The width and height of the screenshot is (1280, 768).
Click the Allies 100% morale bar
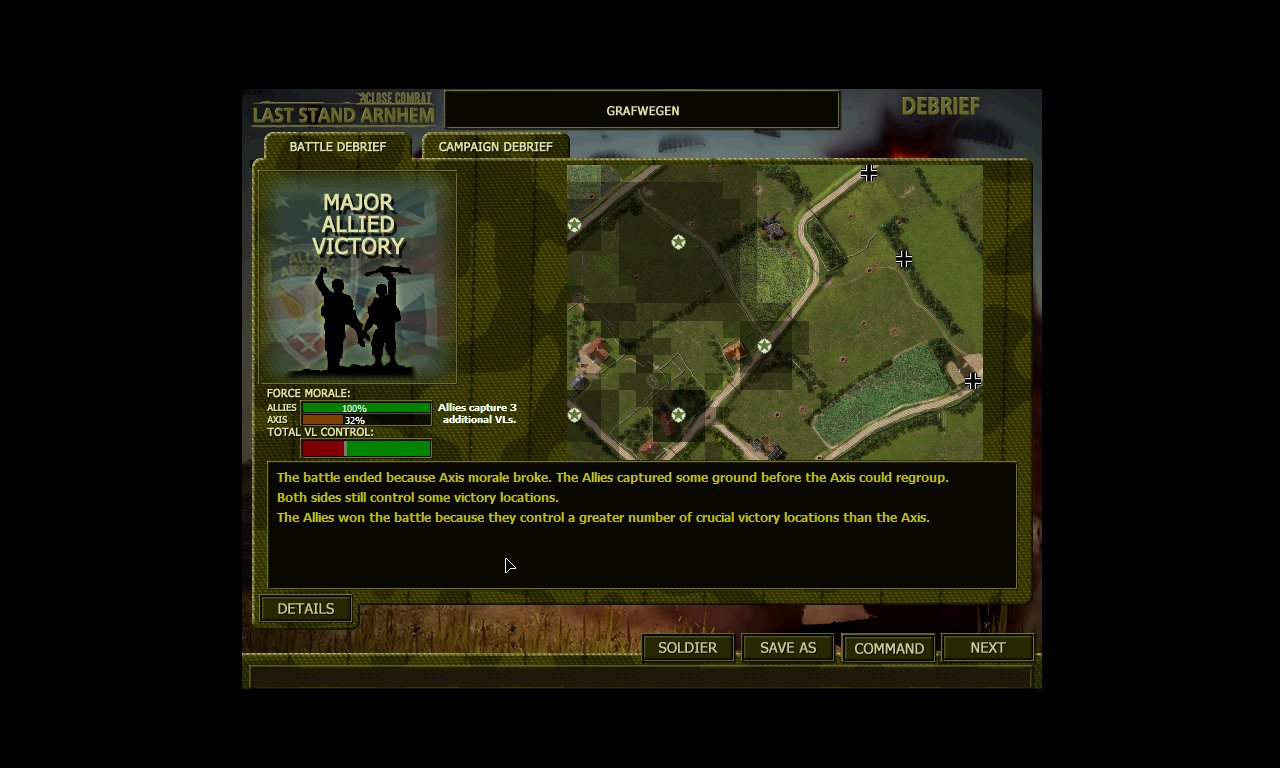click(365, 408)
